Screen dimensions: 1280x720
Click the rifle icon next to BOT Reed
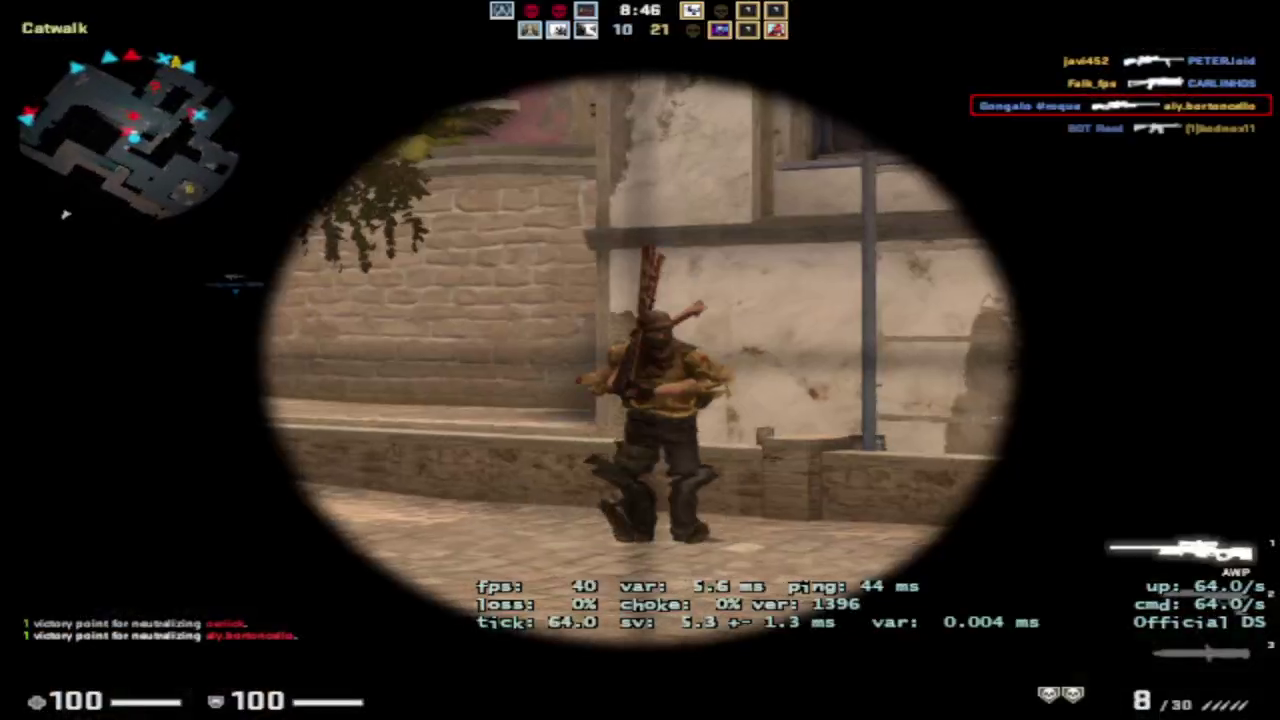click(x=1157, y=129)
